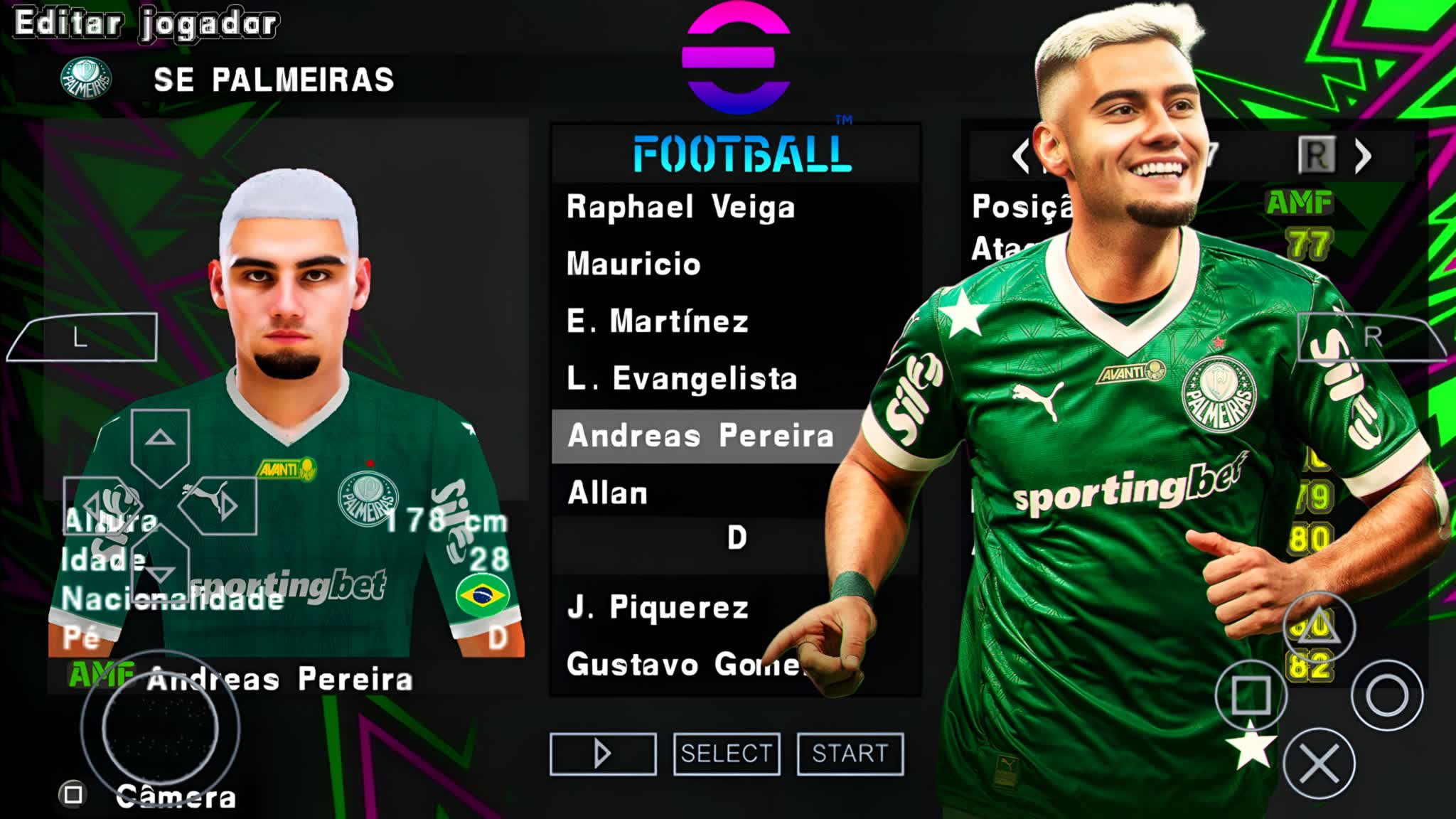Viewport: 1456px width, 819px height.
Task: Tap the SELECT touch button
Action: click(727, 754)
